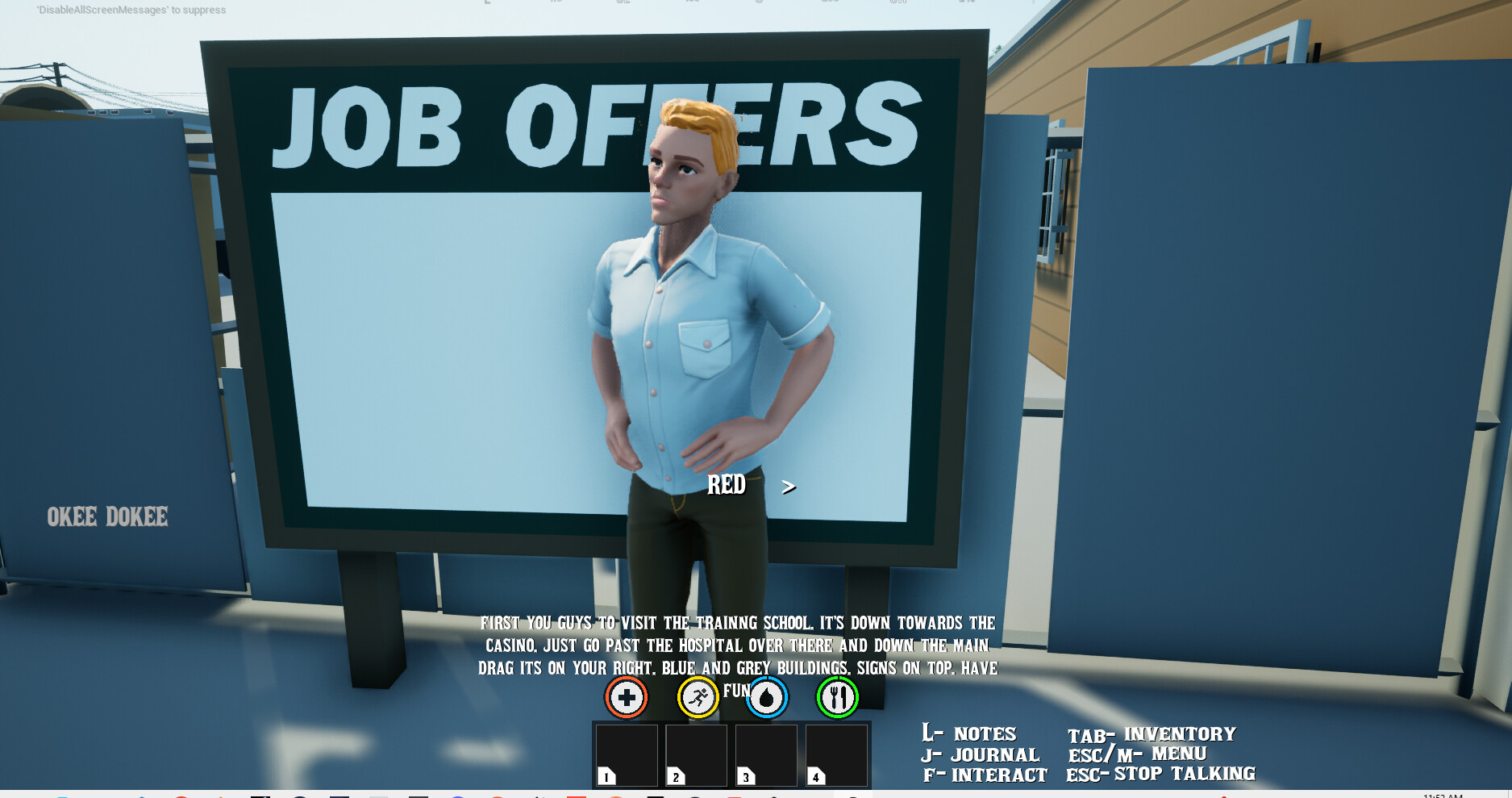Open inventory via the TAB- INVENTORY hint
Image resolution: width=1512 pixels, height=798 pixels.
(x=1152, y=733)
